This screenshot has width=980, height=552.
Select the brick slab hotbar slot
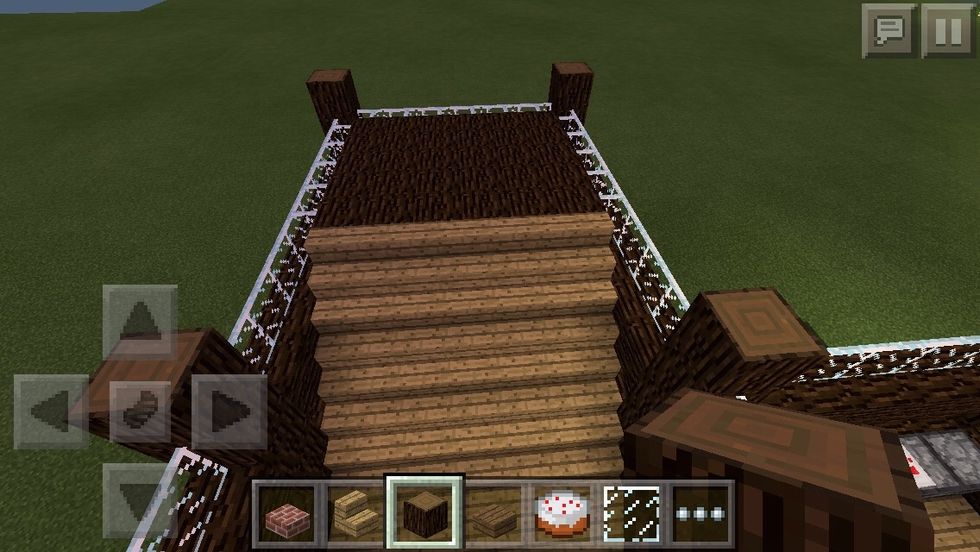point(287,512)
